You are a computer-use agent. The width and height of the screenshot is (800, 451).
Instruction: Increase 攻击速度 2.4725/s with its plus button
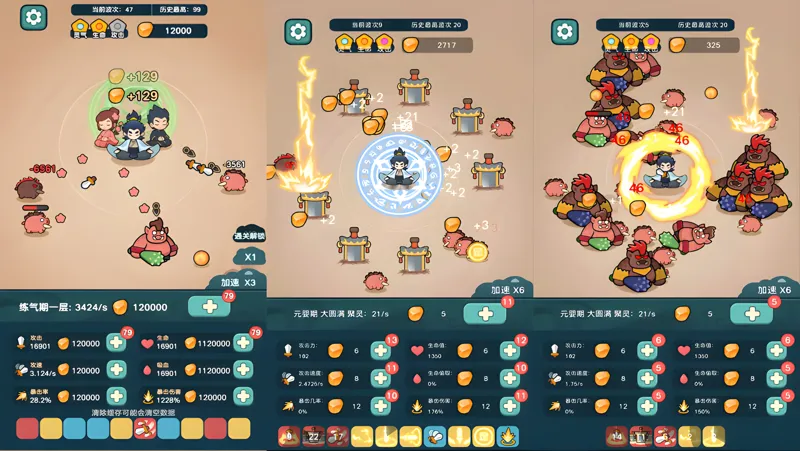tap(381, 378)
